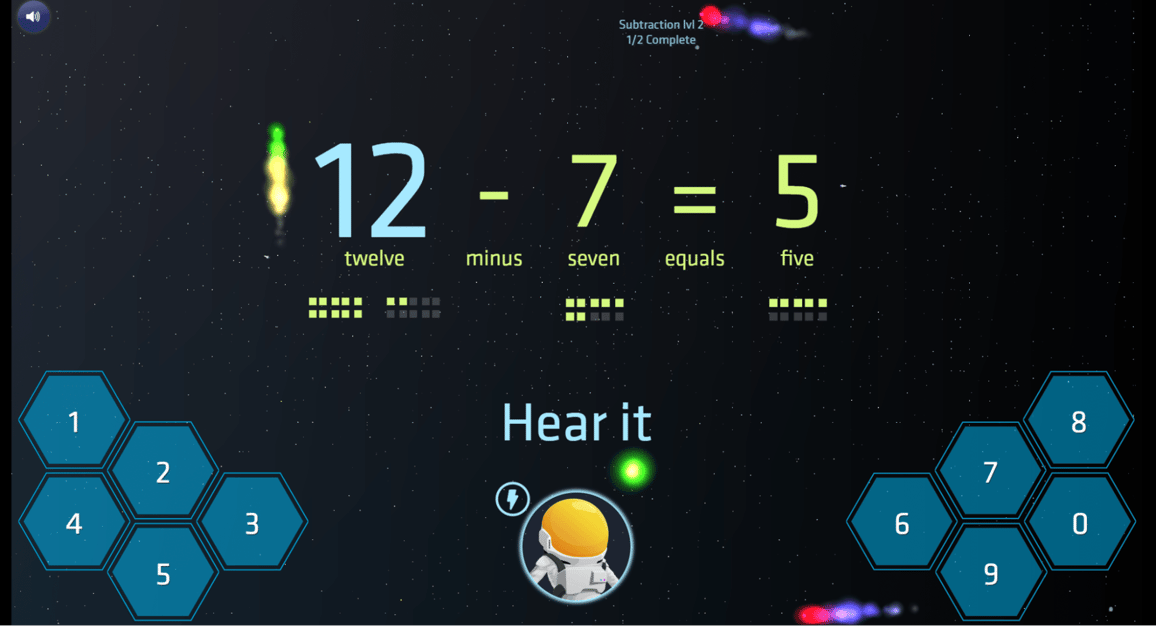Viewport: 1156px width, 626px height.
Task: Enter 5 using the hexagon key
Action: click(x=163, y=574)
